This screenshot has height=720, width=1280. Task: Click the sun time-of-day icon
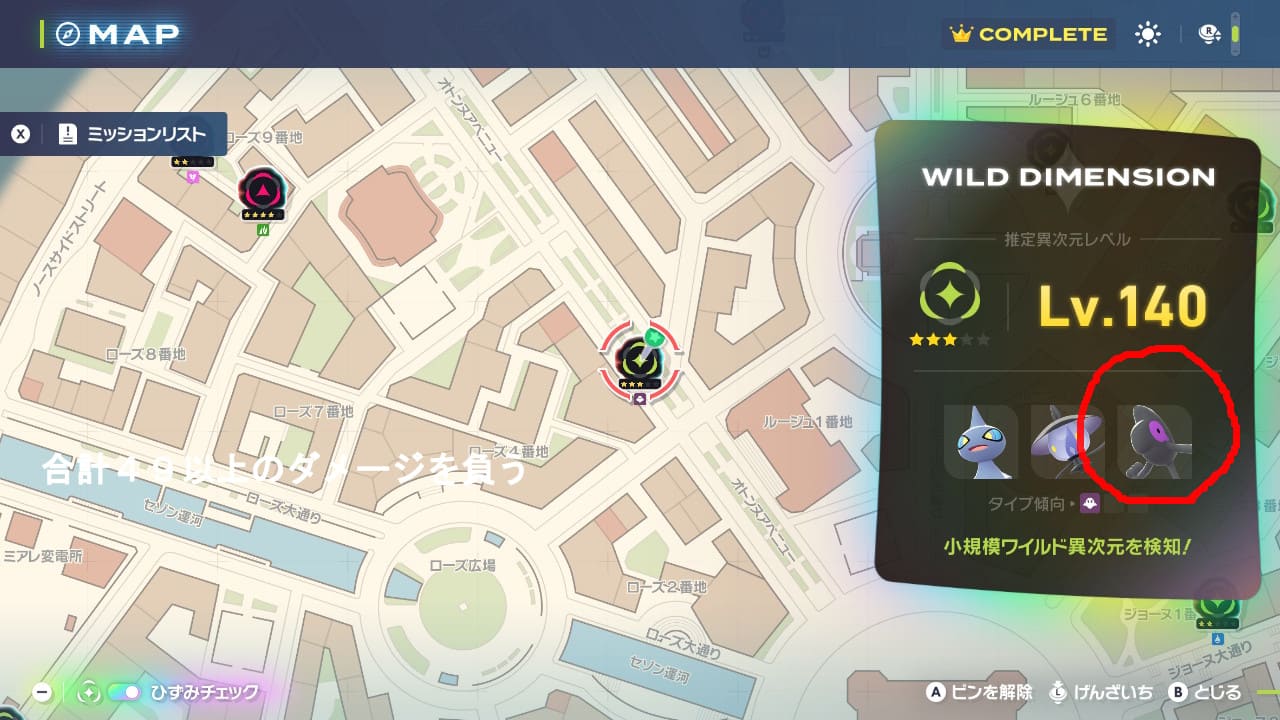click(x=1147, y=34)
